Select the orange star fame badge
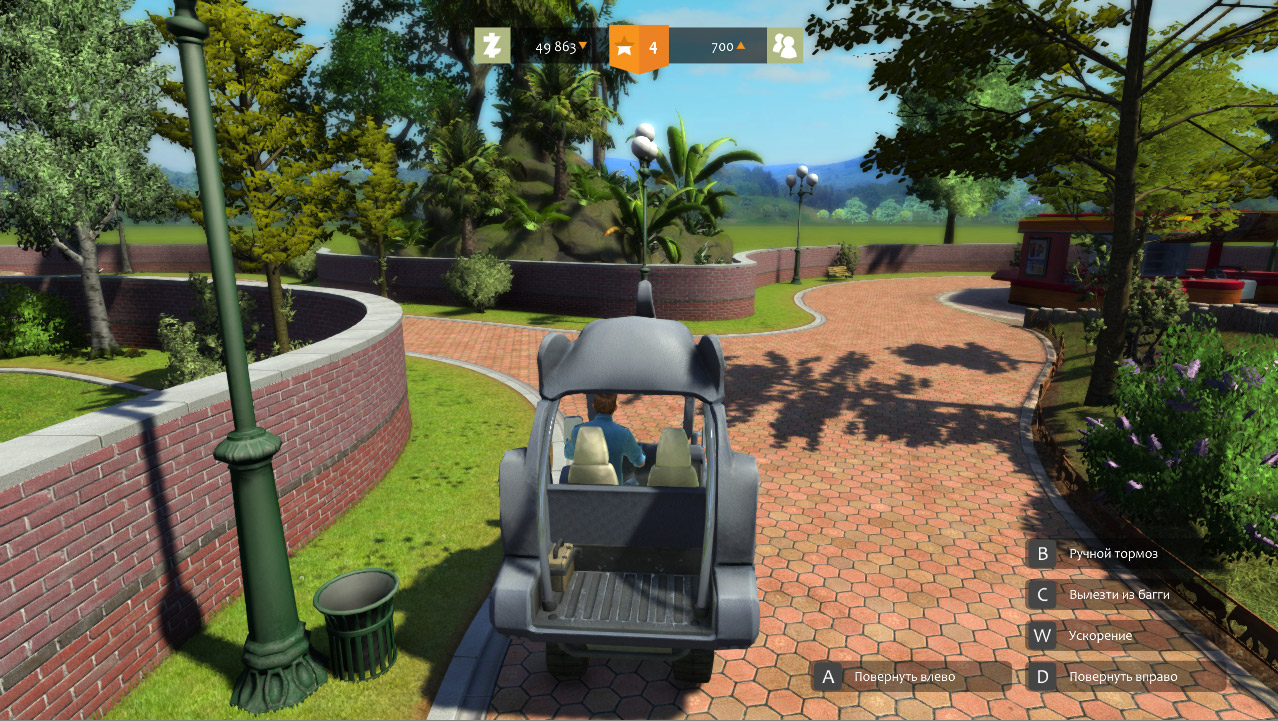 pos(638,47)
